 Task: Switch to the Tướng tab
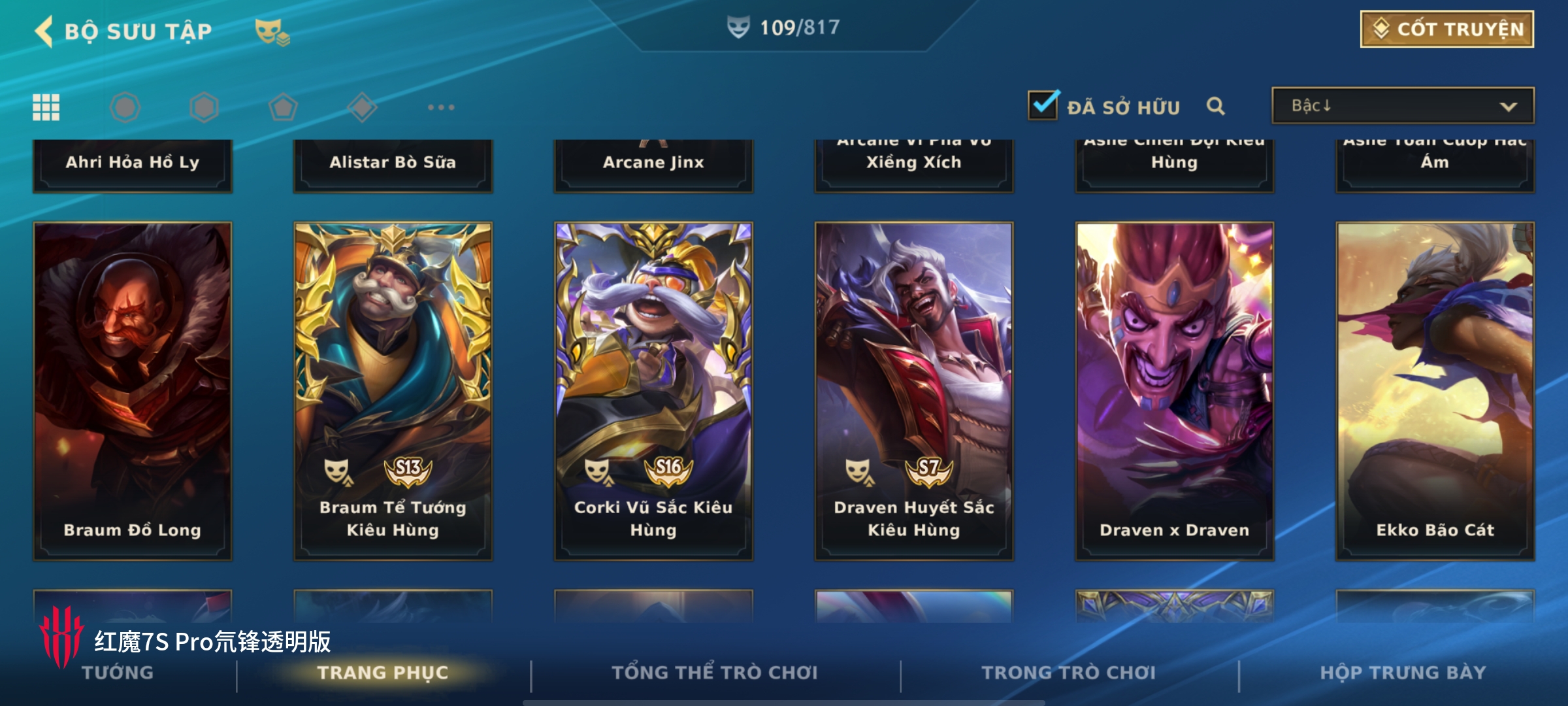click(x=118, y=673)
